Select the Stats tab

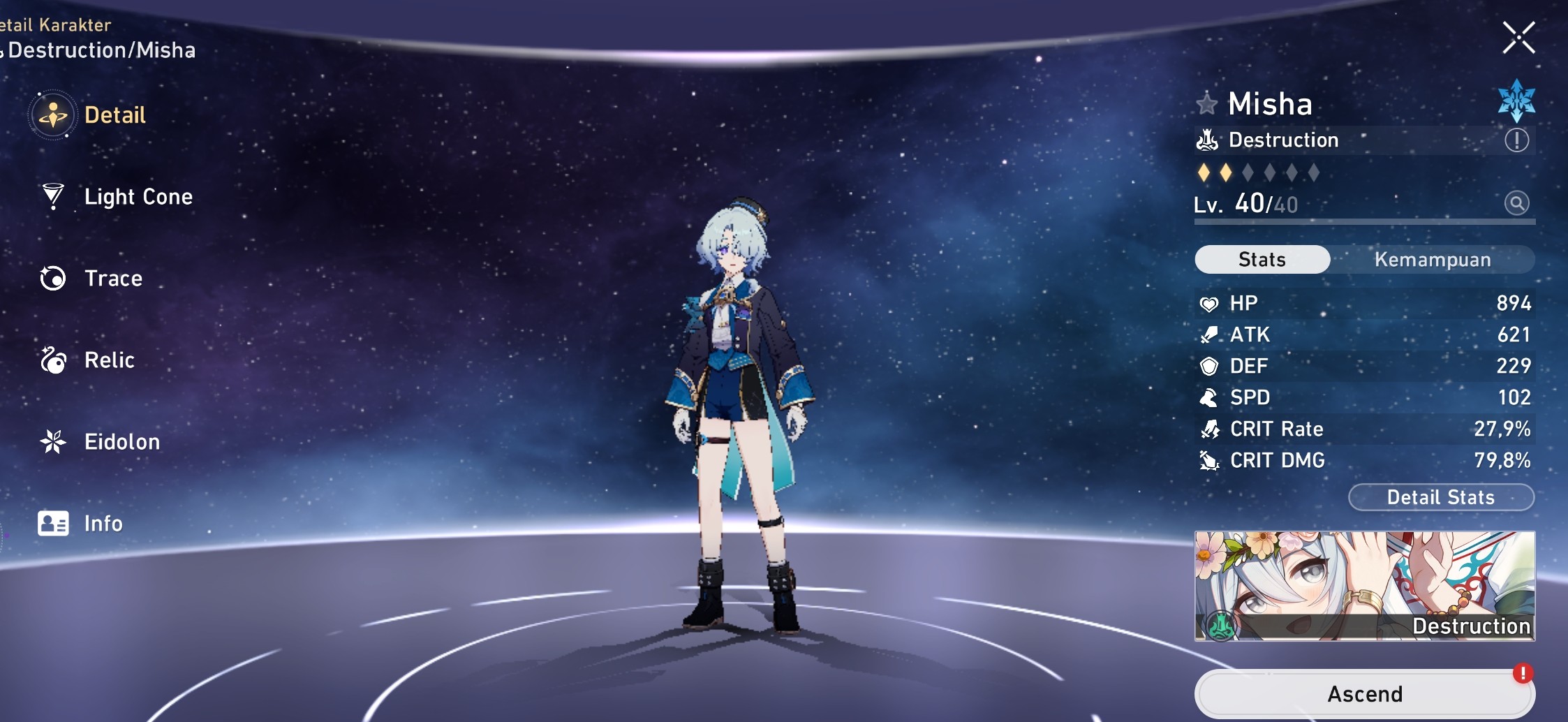click(x=1263, y=259)
